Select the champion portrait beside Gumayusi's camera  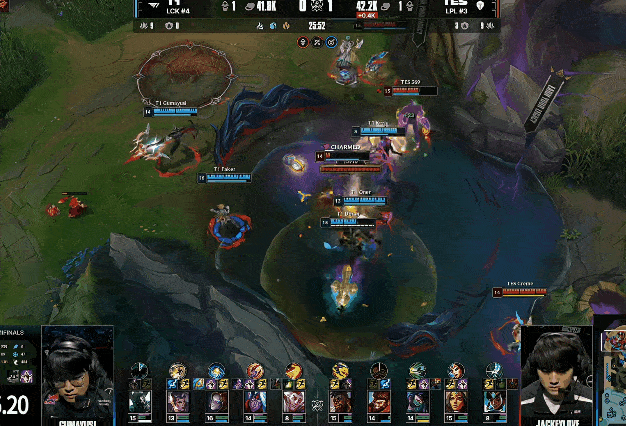[139, 401]
